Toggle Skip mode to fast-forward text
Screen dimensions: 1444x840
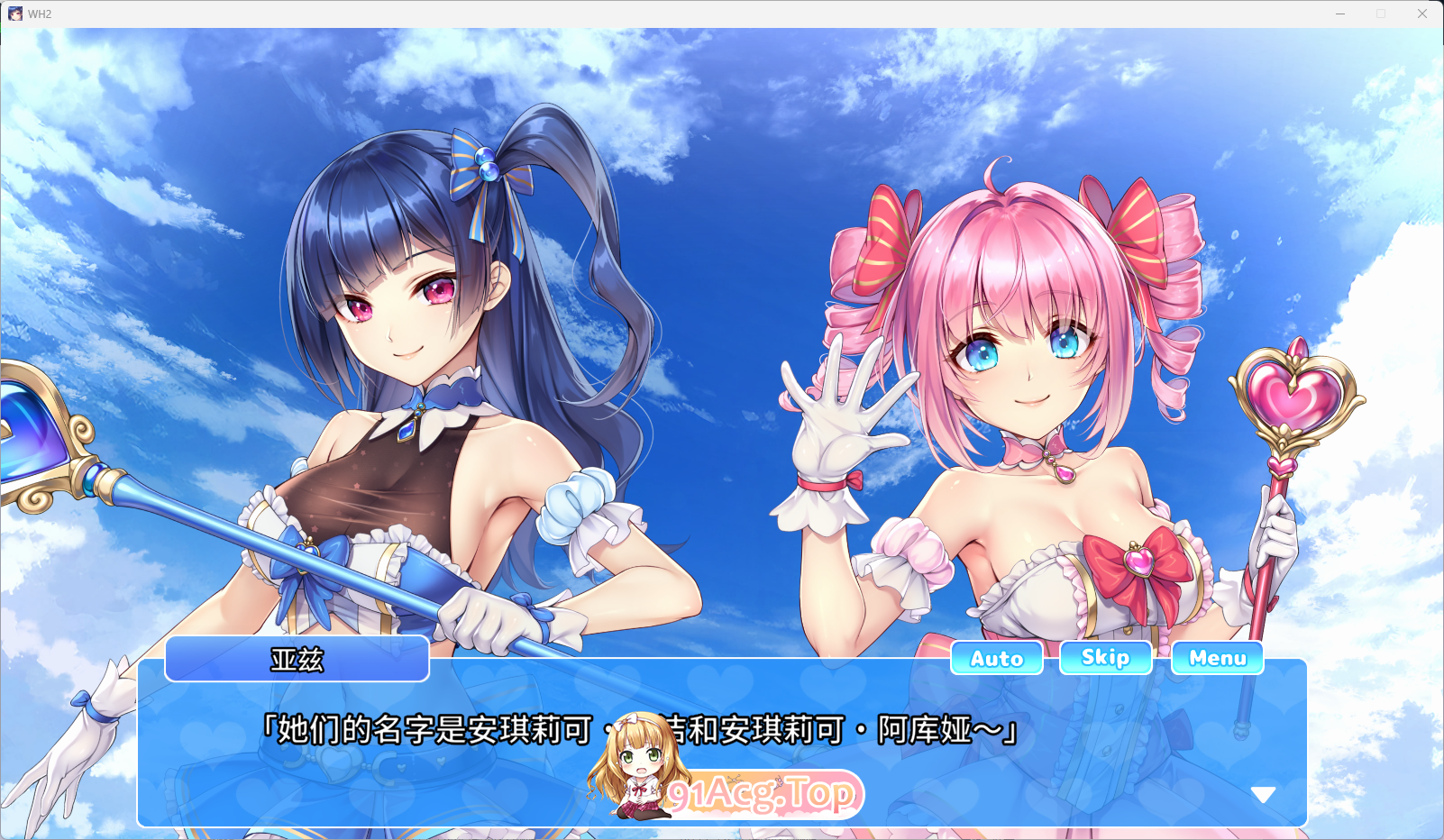point(1105,657)
